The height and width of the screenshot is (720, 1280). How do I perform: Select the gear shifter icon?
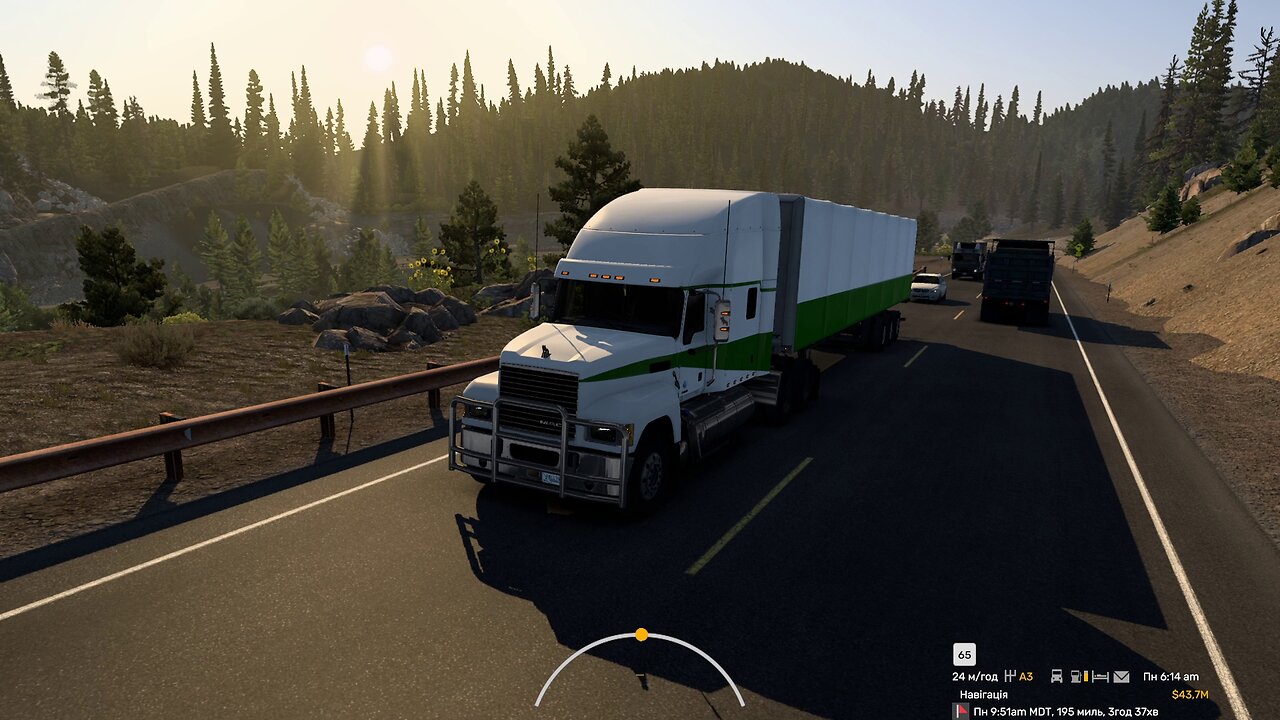pos(1010,677)
